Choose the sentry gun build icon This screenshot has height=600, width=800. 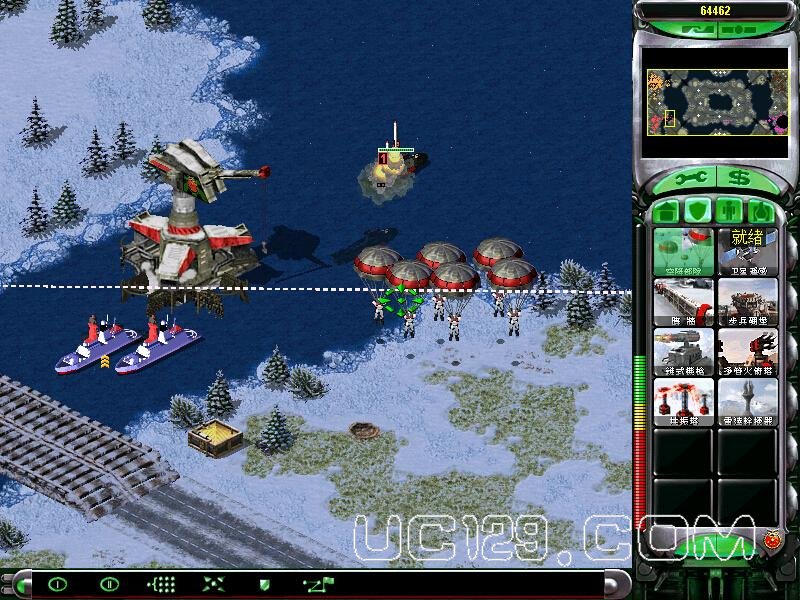click(x=684, y=351)
